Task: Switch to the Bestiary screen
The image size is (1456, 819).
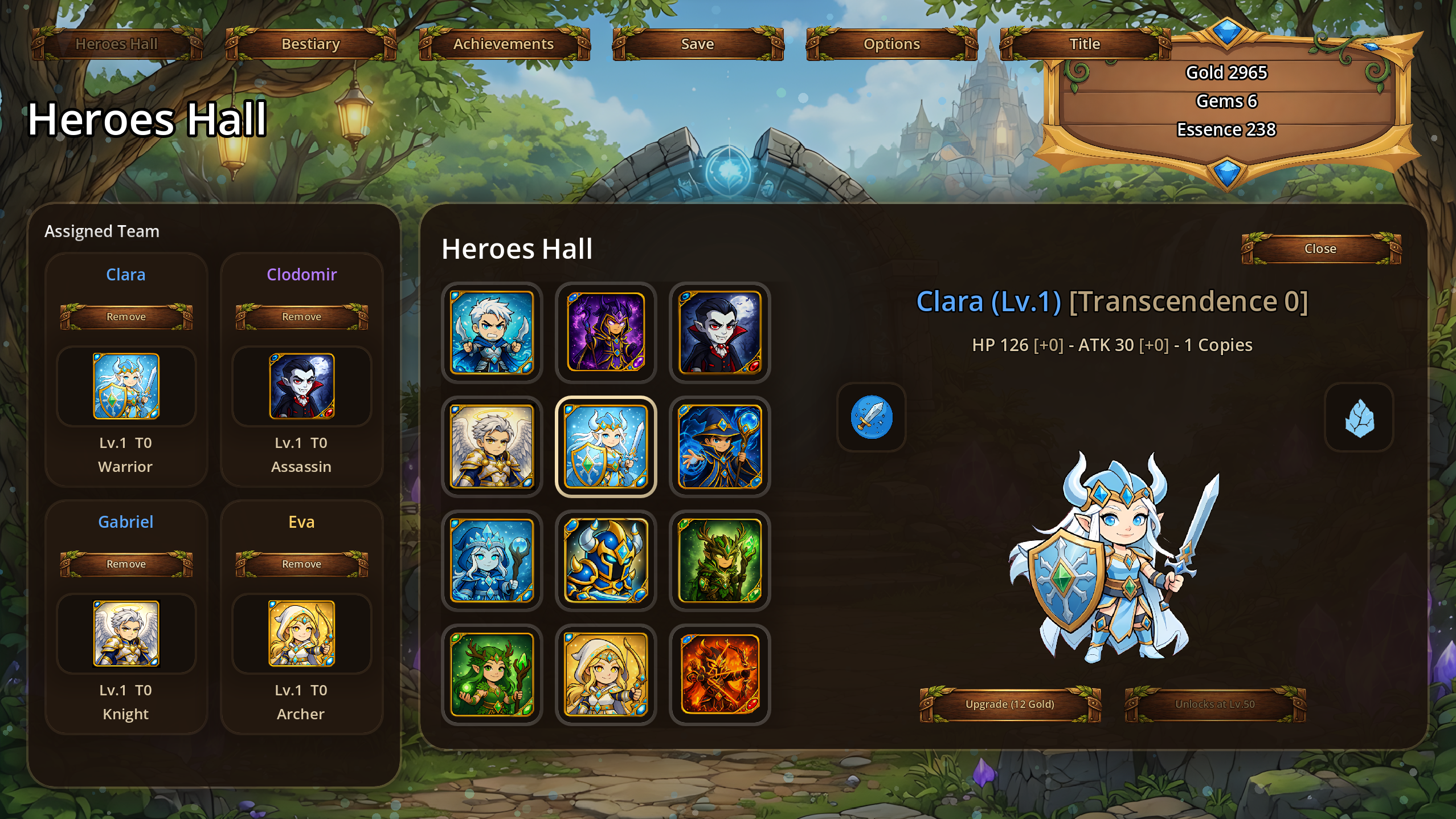Action: tap(311, 44)
